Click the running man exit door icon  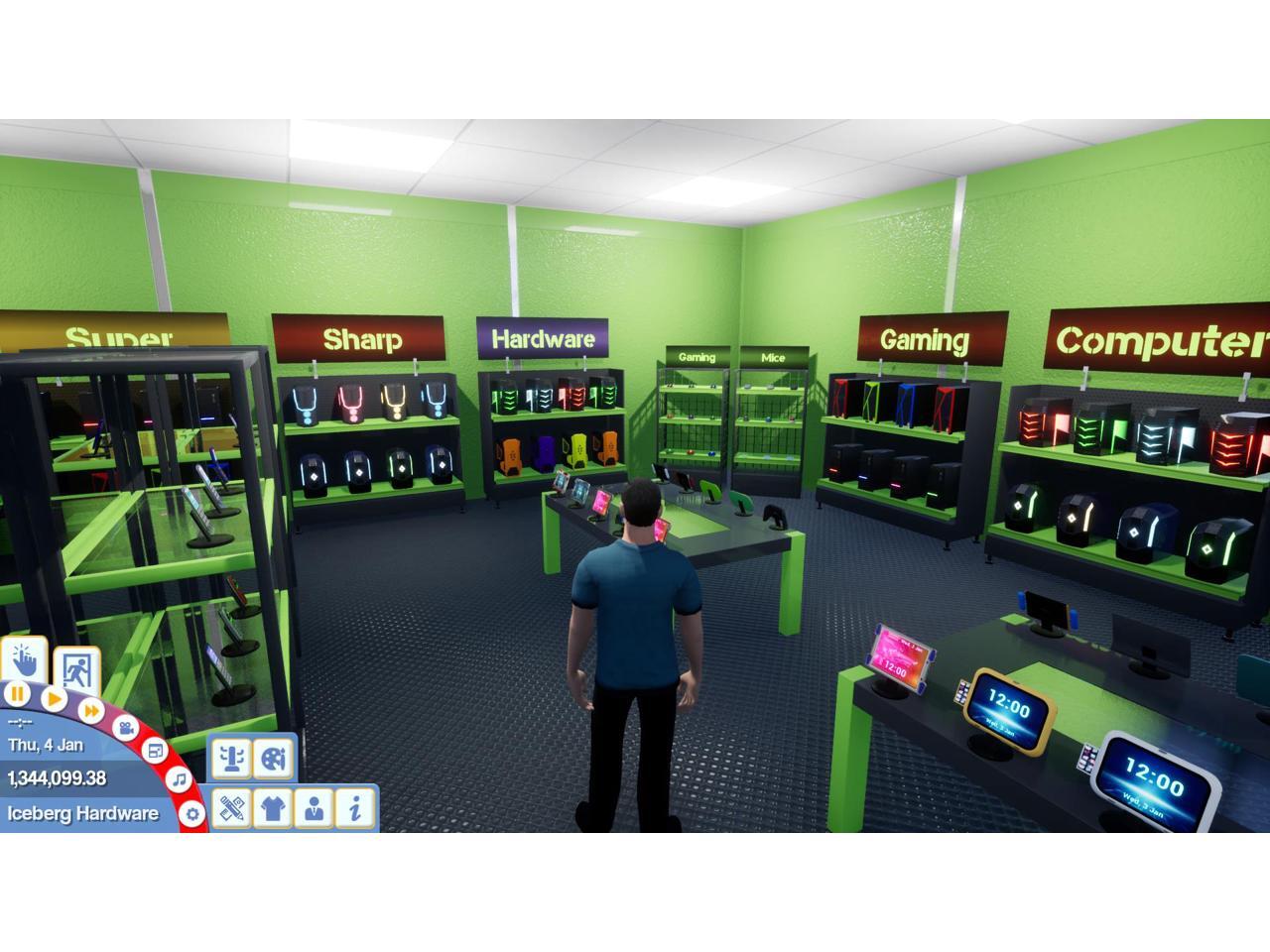click(x=76, y=670)
